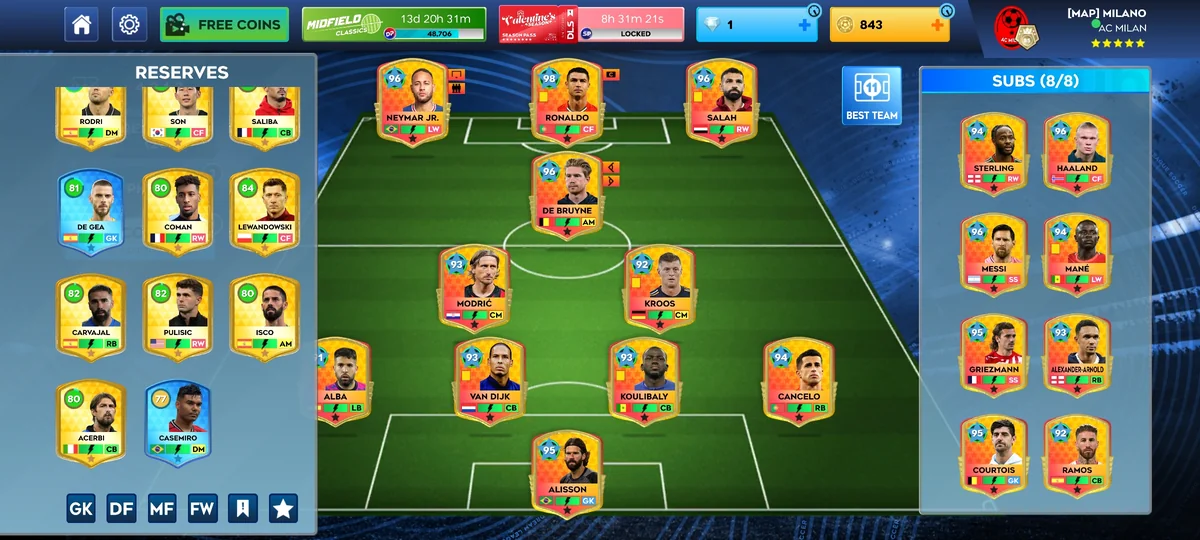Go to the home screen
This screenshot has height=540, width=1200.
pyautogui.click(x=81, y=24)
